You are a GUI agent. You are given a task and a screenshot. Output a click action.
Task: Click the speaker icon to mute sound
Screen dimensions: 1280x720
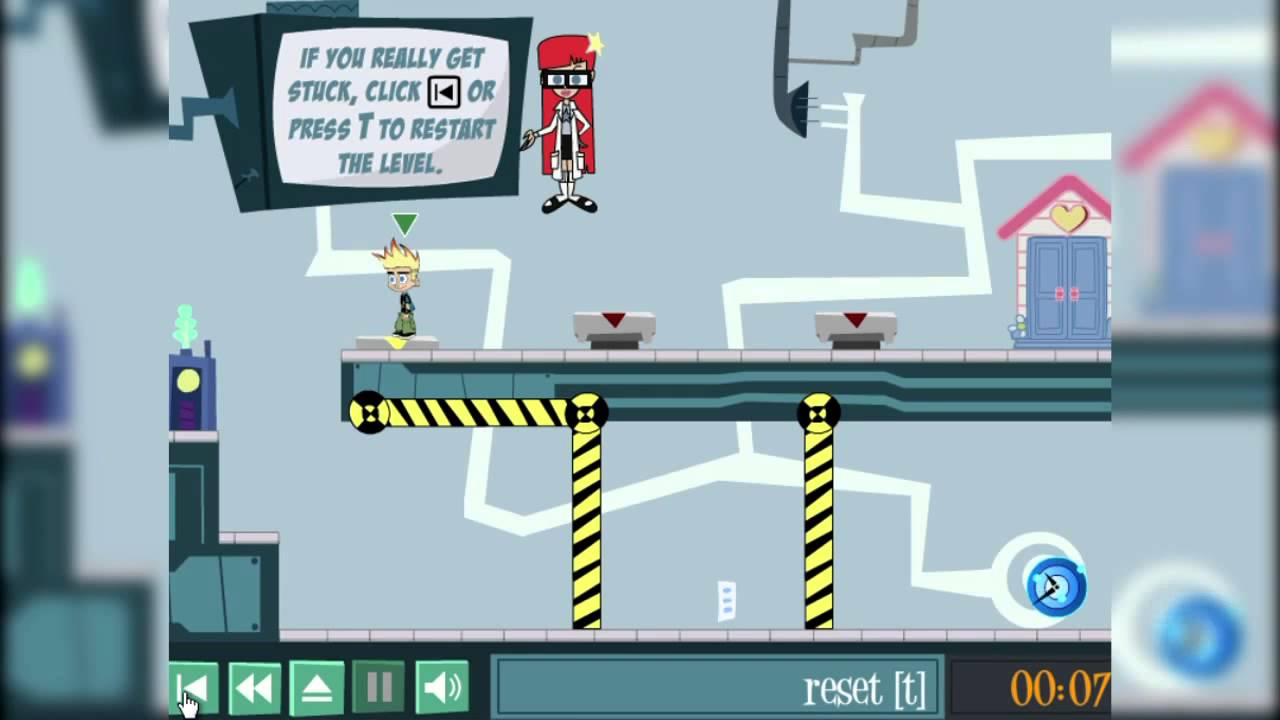point(440,686)
